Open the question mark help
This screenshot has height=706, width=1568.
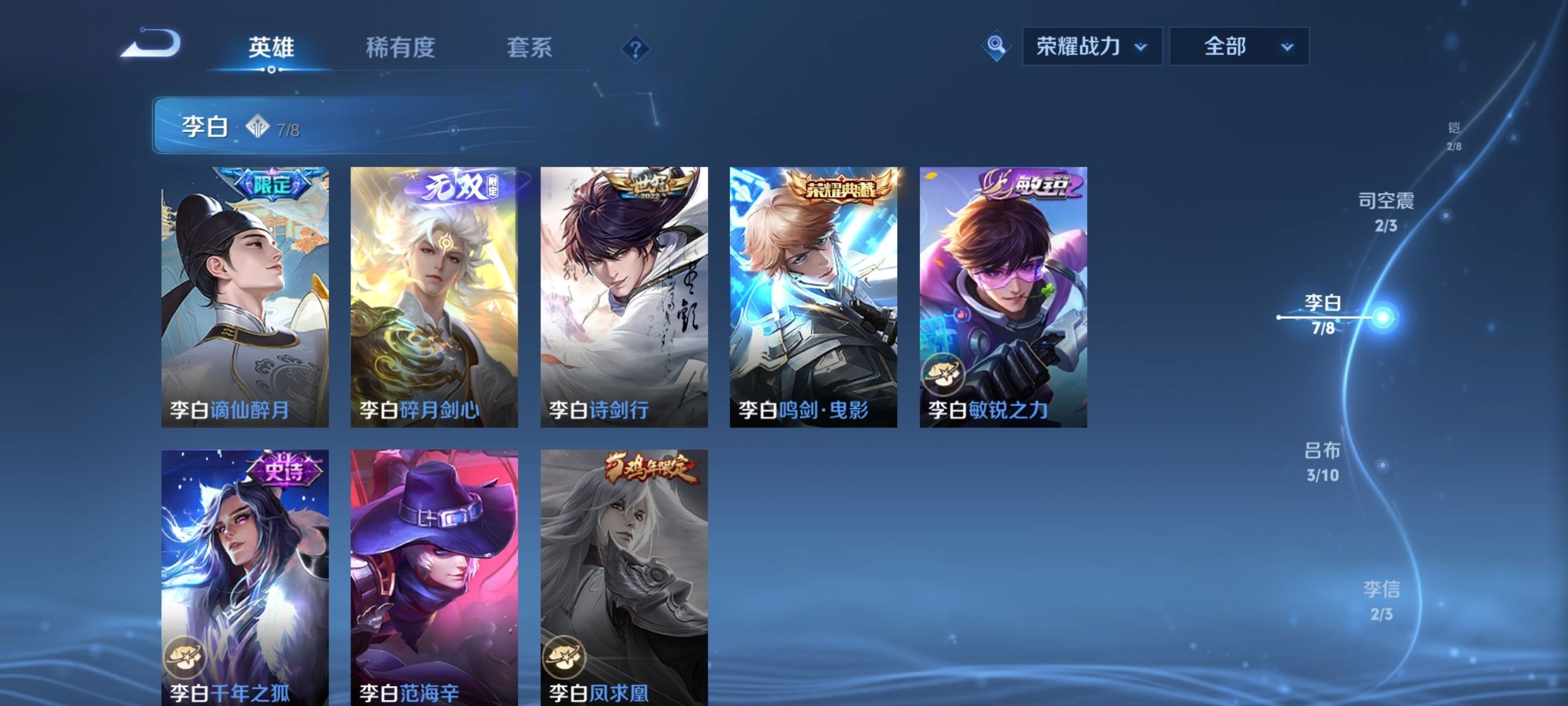click(635, 49)
